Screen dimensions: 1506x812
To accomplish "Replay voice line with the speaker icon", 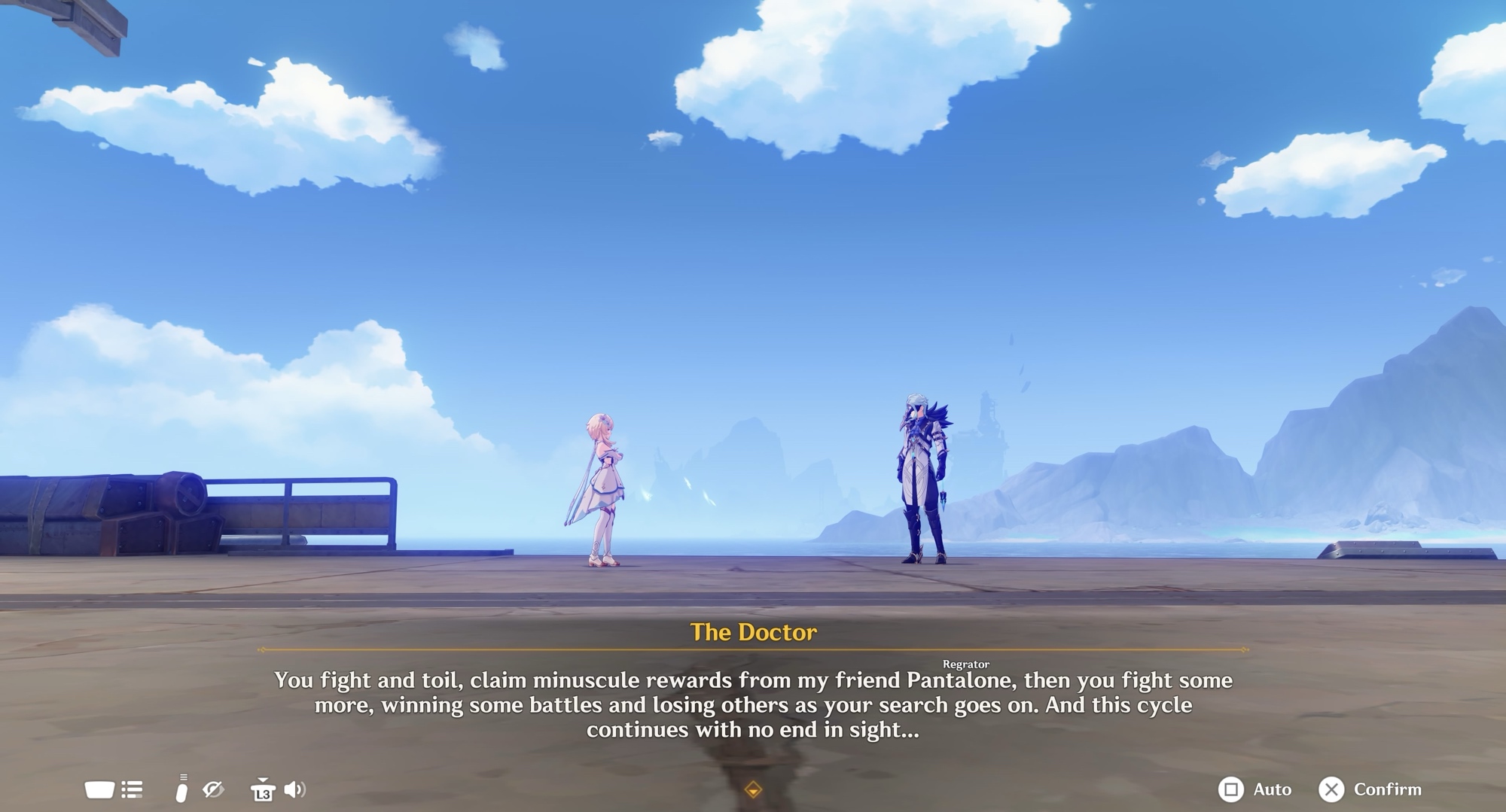I will (x=294, y=789).
